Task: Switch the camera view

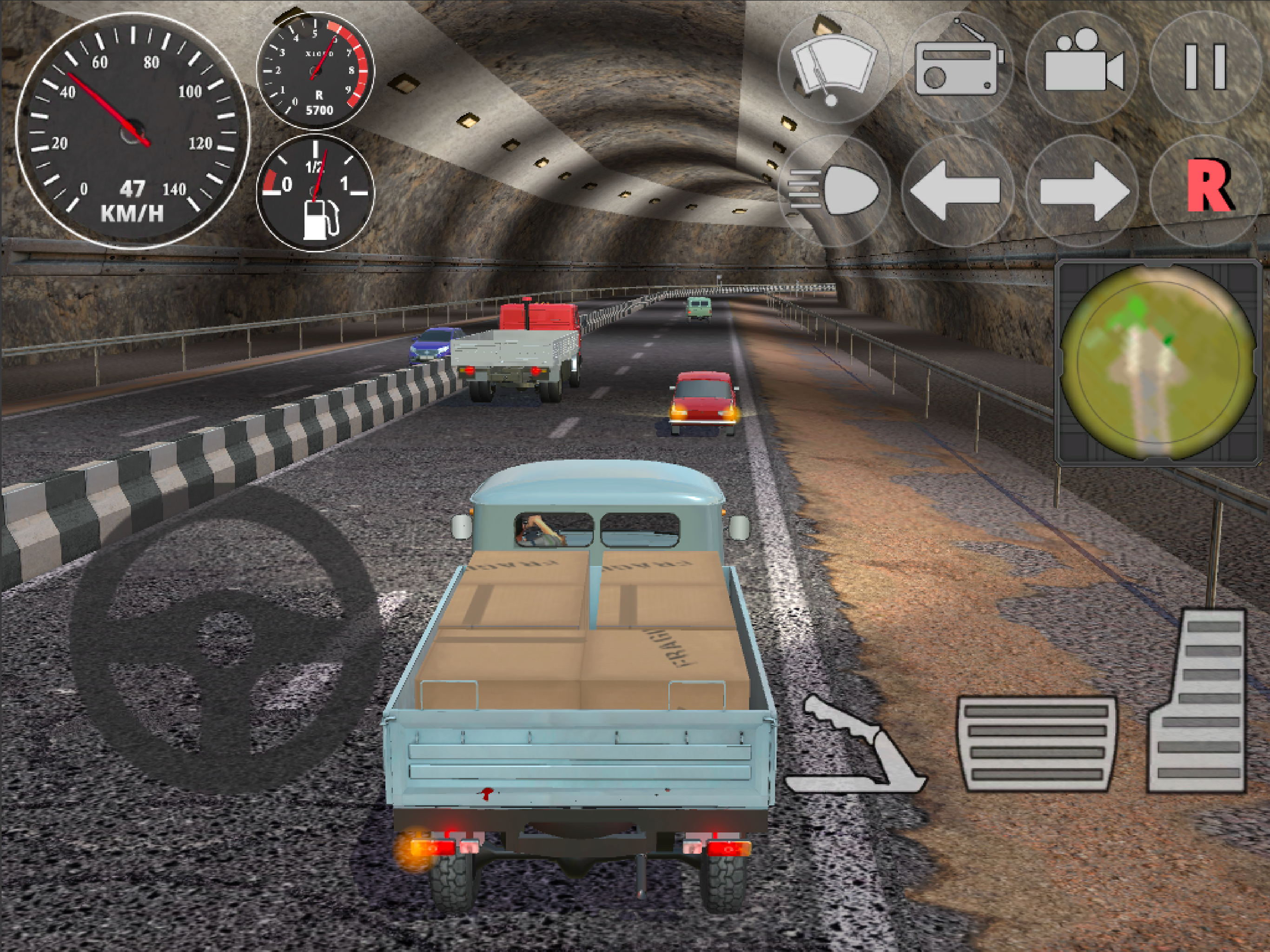Action: (1082, 66)
